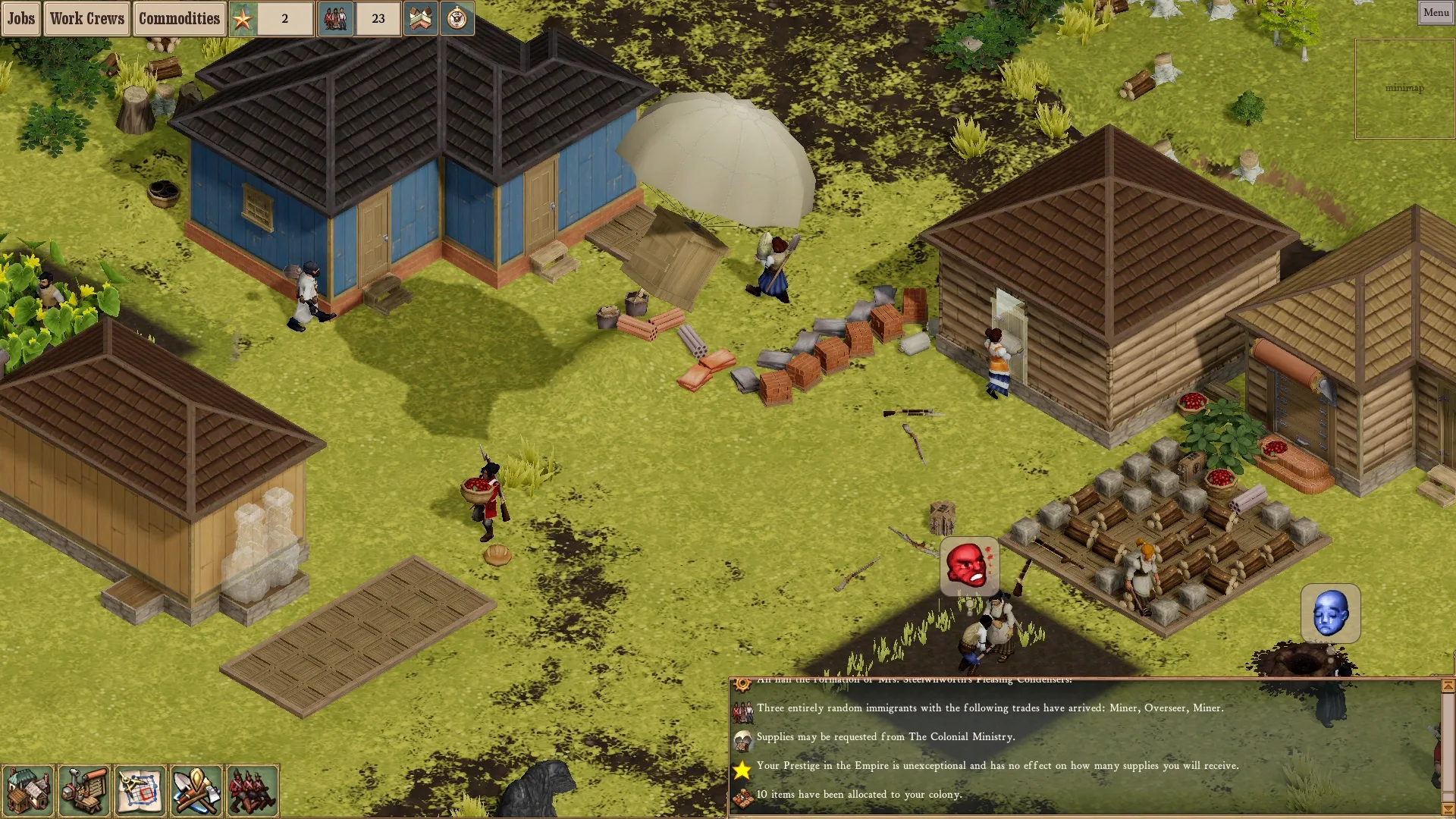1456x819 pixels.
Task: Click the angry red face alert
Action: point(968,566)
